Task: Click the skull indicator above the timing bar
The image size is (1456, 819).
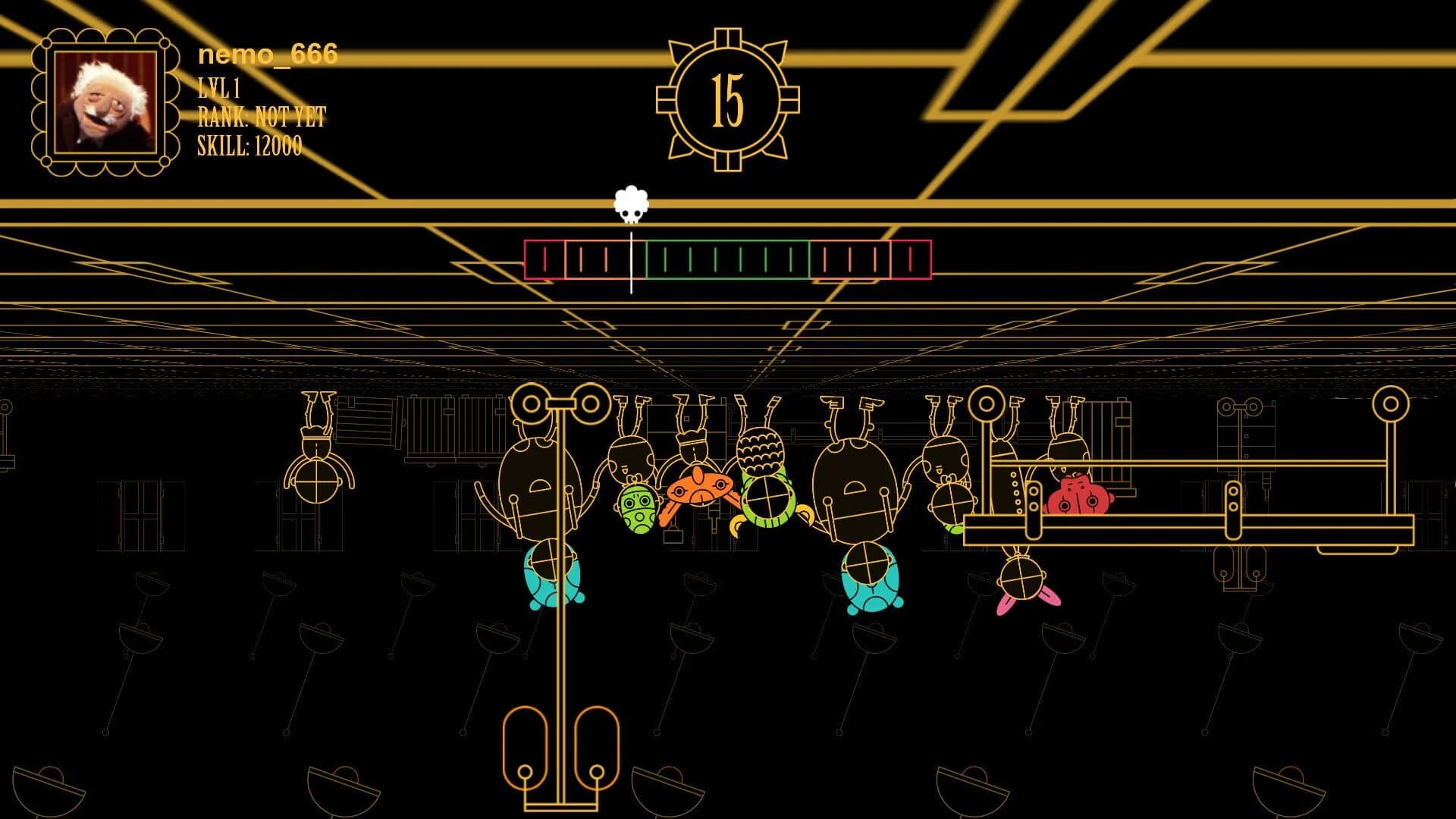Action: [x=631, y=205]
